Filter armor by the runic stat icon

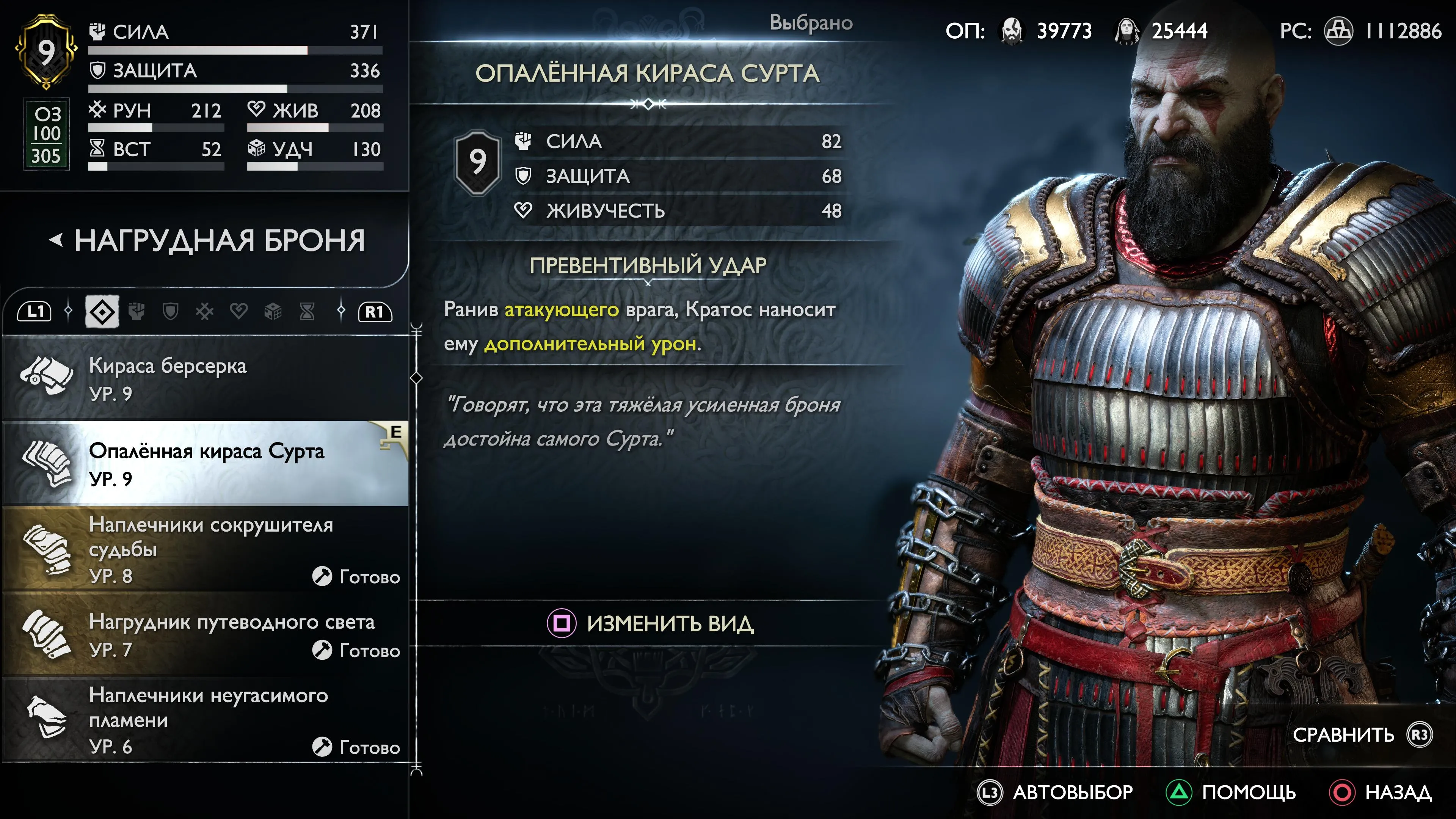[205, 311]
